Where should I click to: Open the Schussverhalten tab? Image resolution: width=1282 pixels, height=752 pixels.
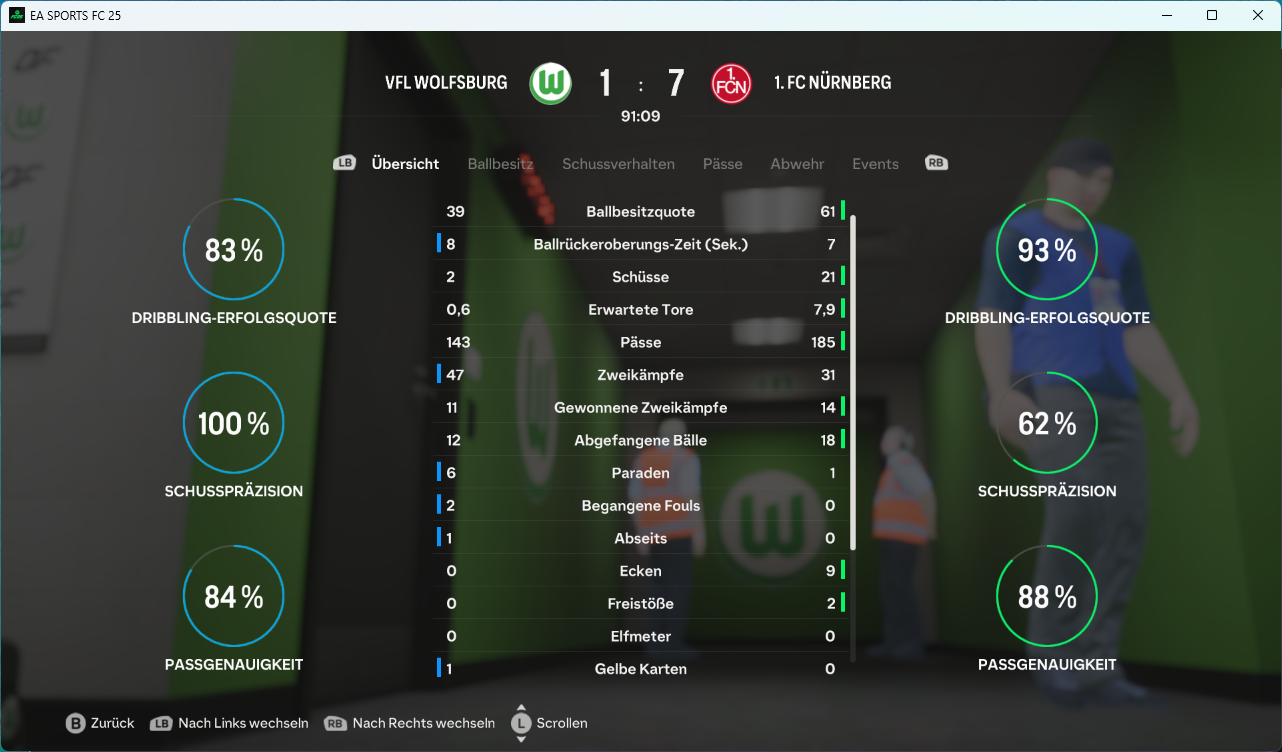618,164
